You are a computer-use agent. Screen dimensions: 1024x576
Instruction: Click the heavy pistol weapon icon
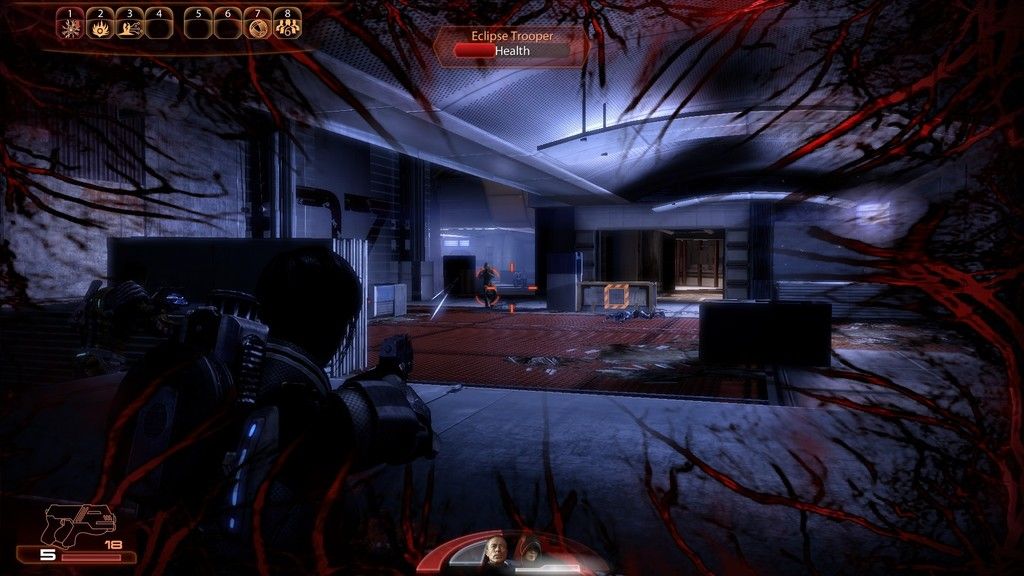[x=80, y=522]
